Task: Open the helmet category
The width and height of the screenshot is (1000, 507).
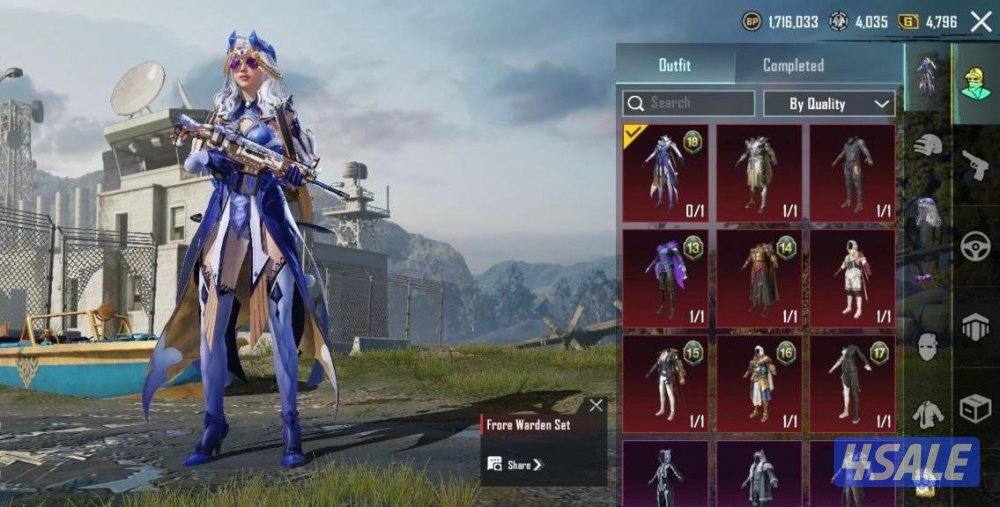Action: [x=928, y=146]
